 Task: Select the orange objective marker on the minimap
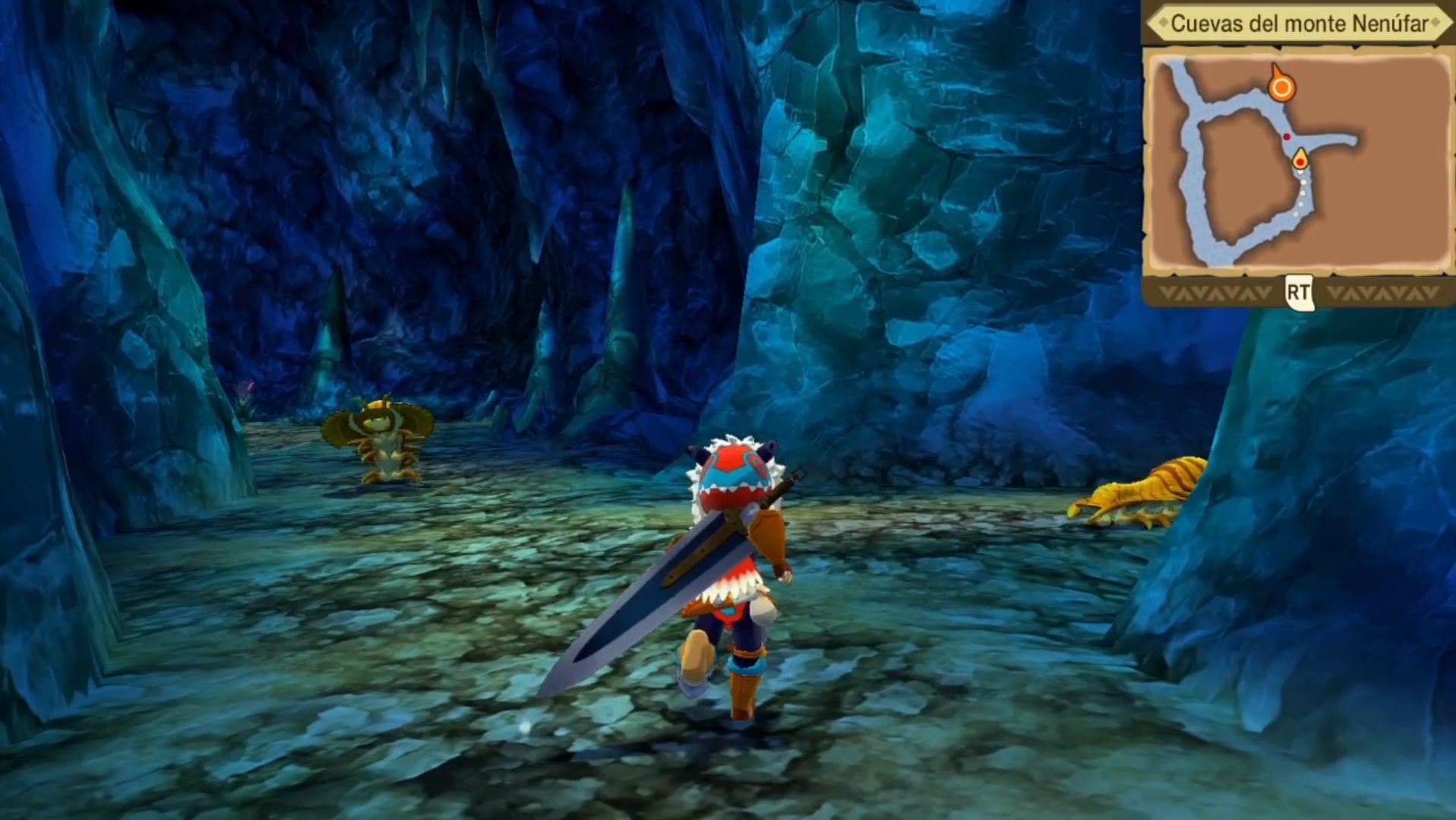[1284, 88]
